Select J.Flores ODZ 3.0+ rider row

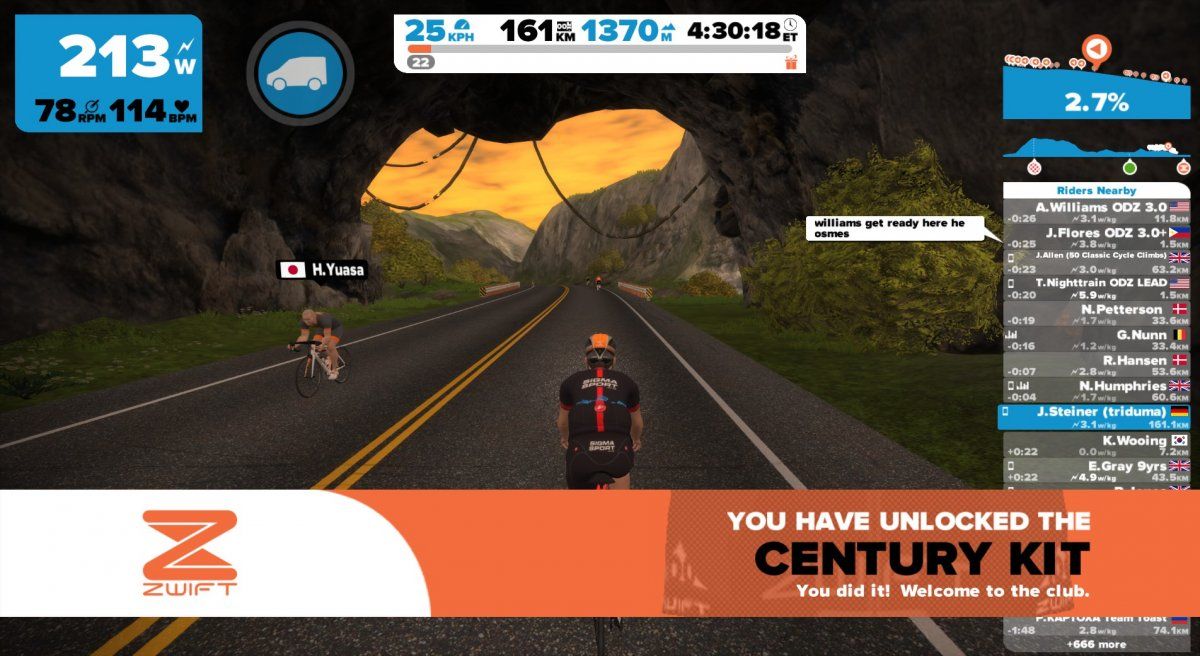[1097, 237]
